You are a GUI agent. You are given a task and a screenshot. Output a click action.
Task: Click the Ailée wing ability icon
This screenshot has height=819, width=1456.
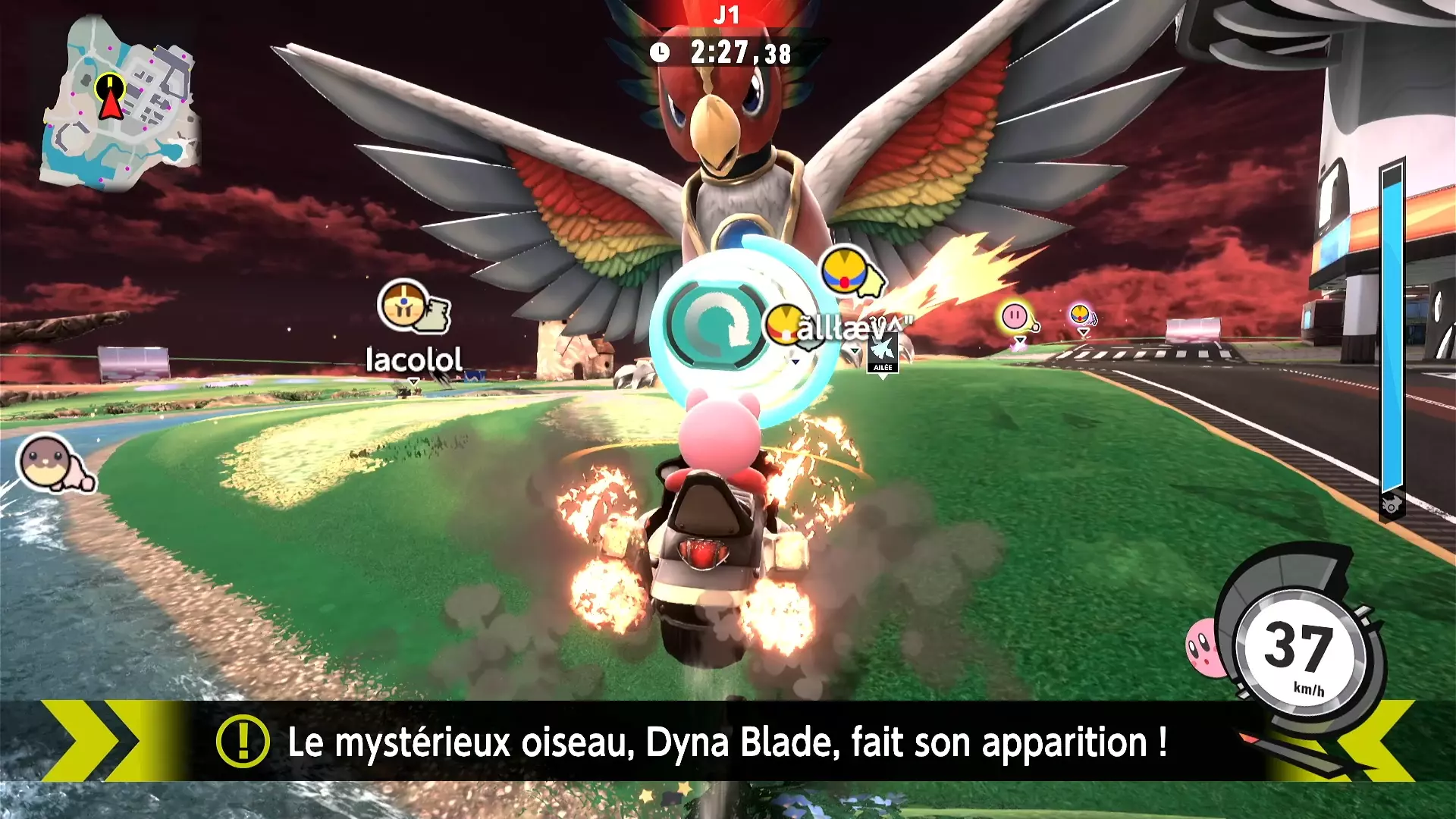pos(883,353)
